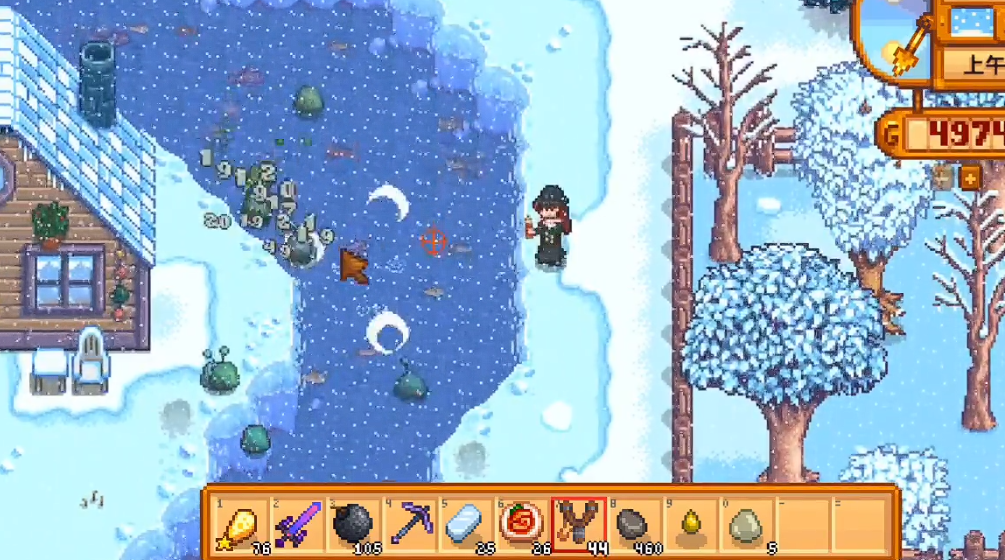The height and width of the screenshot is (560, 1005).
Task: Pick the red spiral food dish
Action: [521, 523]
